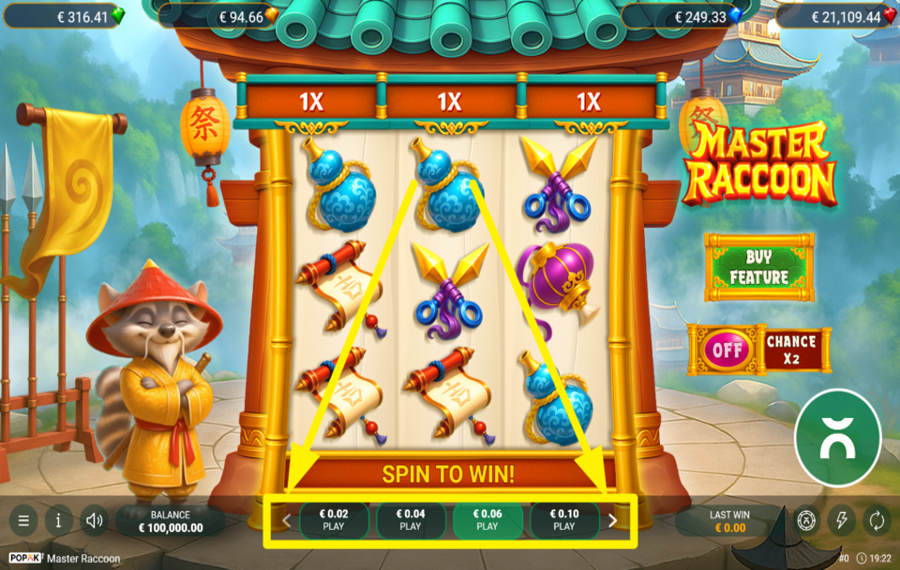Choose the € 0.04 play bet

[x=411, y=520]
